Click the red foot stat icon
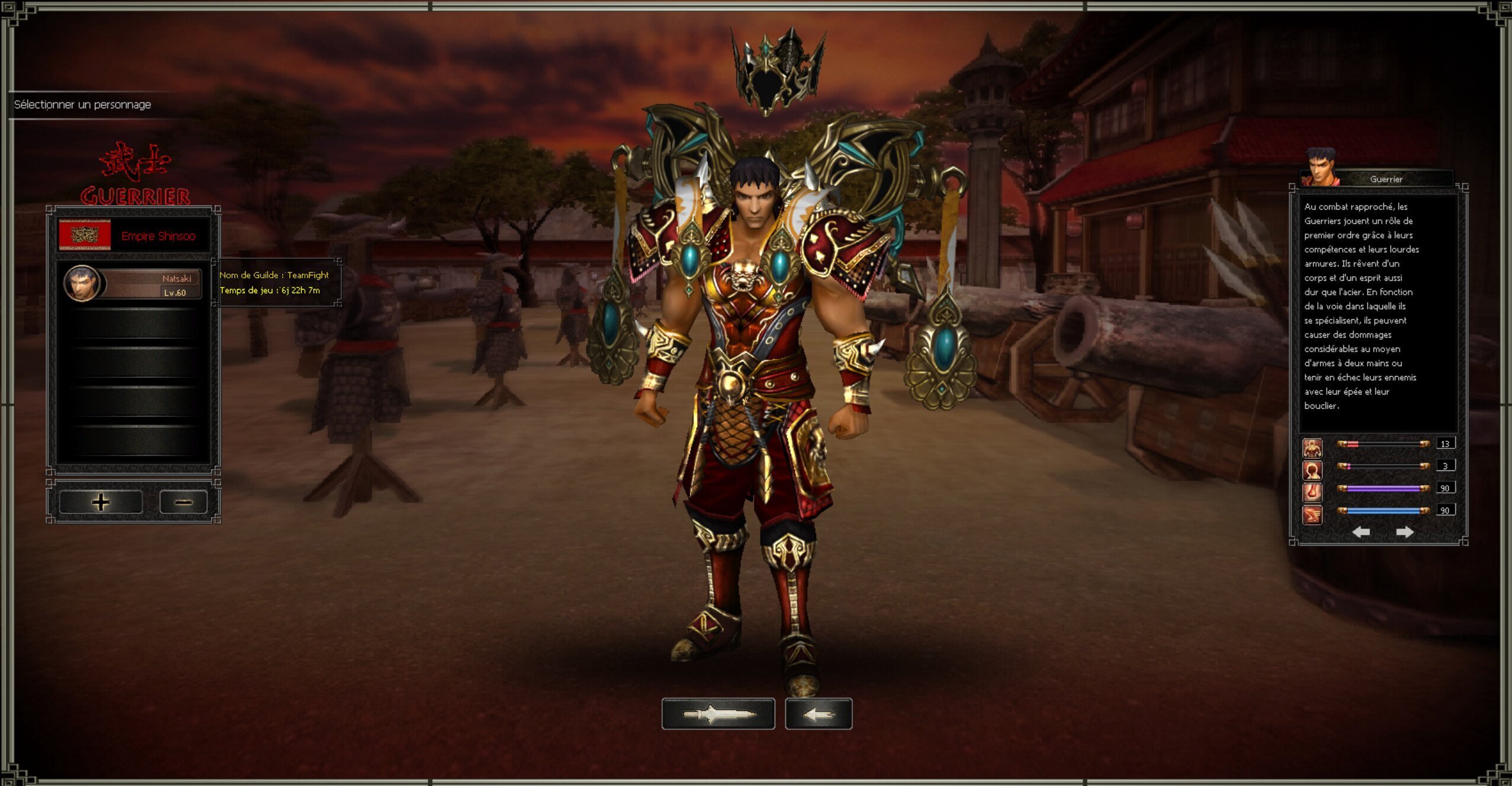Viewport: 1512px width, 786px height. pos(1312,492)
